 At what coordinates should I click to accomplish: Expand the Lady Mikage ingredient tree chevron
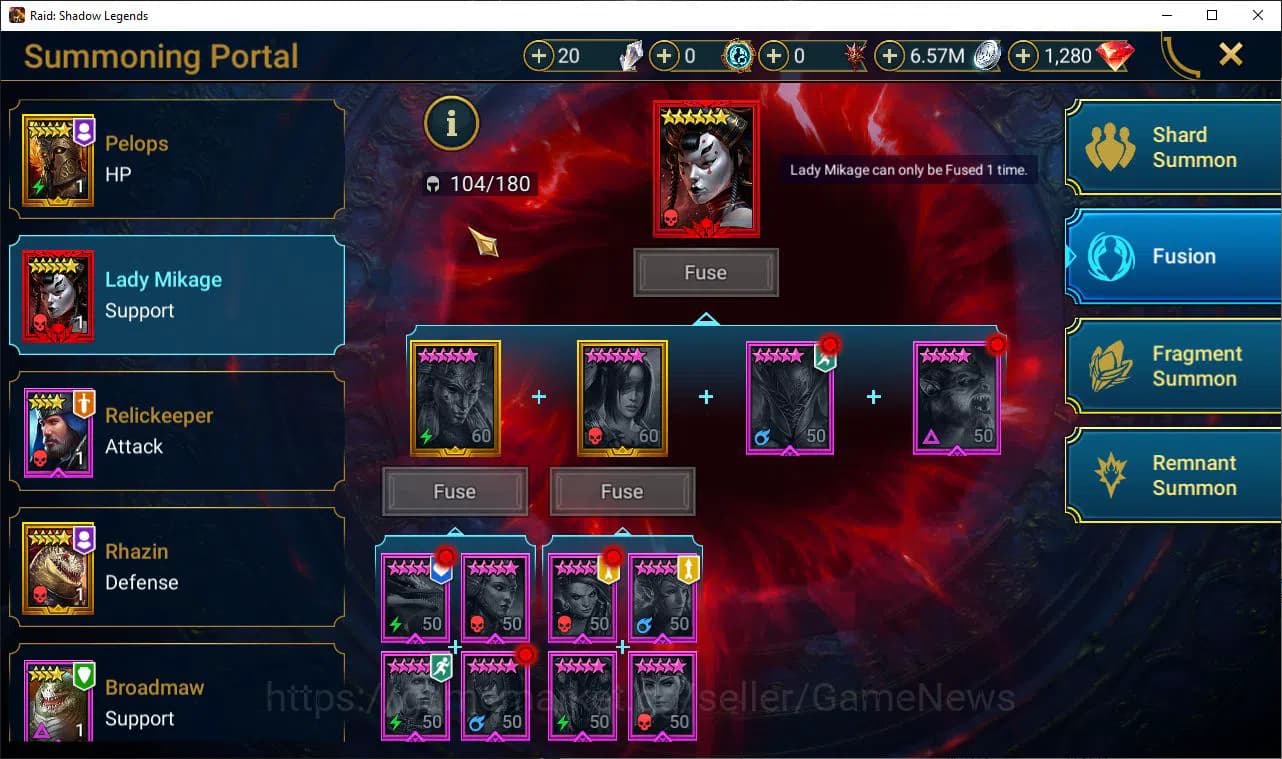pyautogui.click(x=707, y=318)
